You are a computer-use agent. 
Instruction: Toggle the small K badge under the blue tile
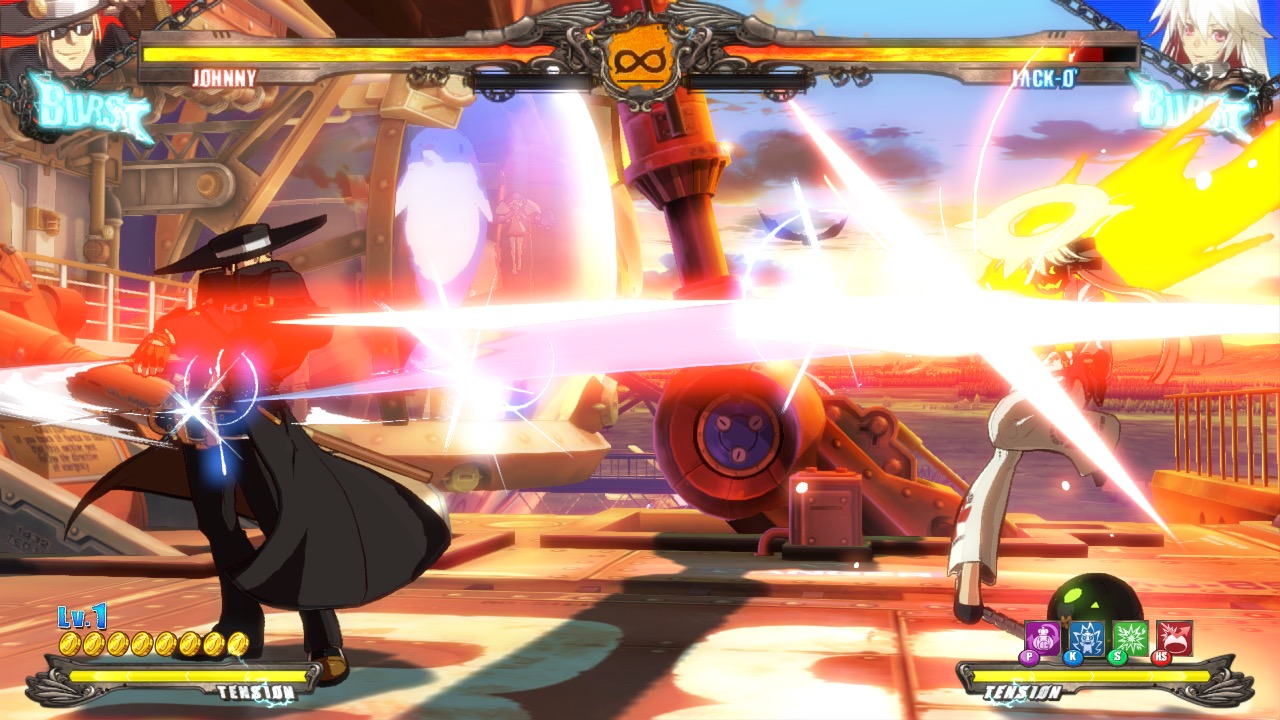(x=1073, y=657)
